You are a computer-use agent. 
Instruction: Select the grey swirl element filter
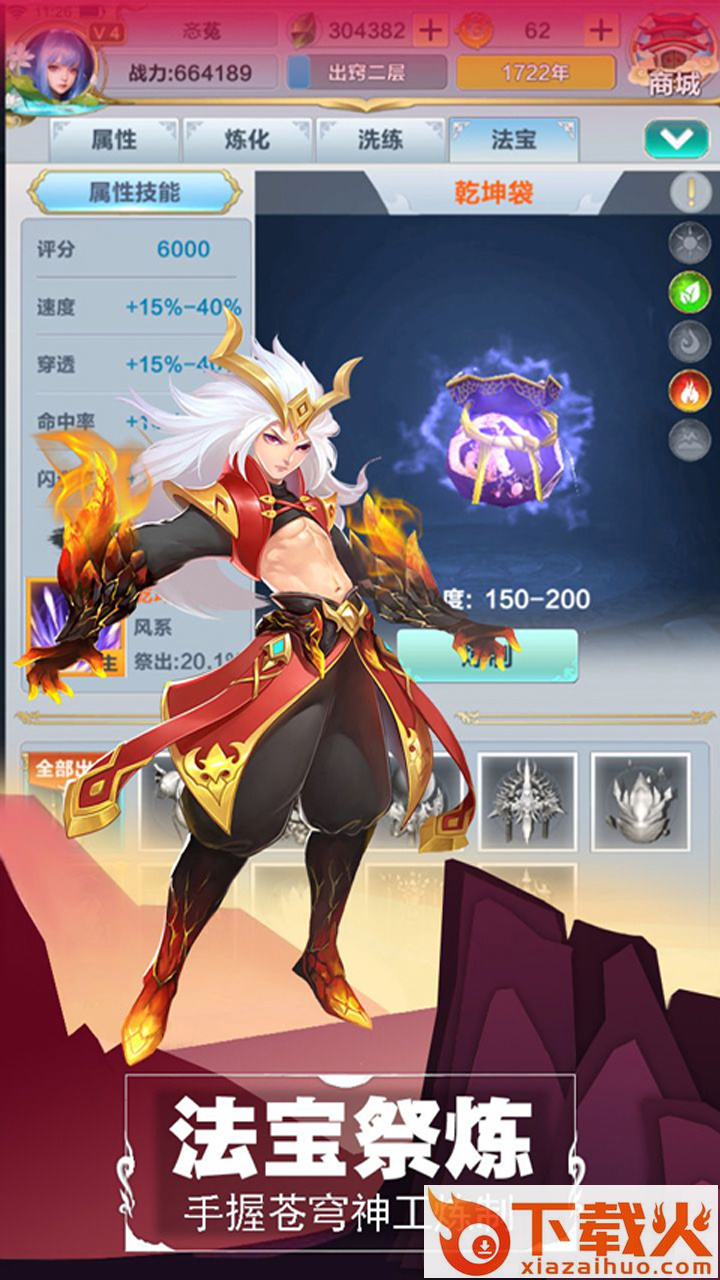pos(690,341)
